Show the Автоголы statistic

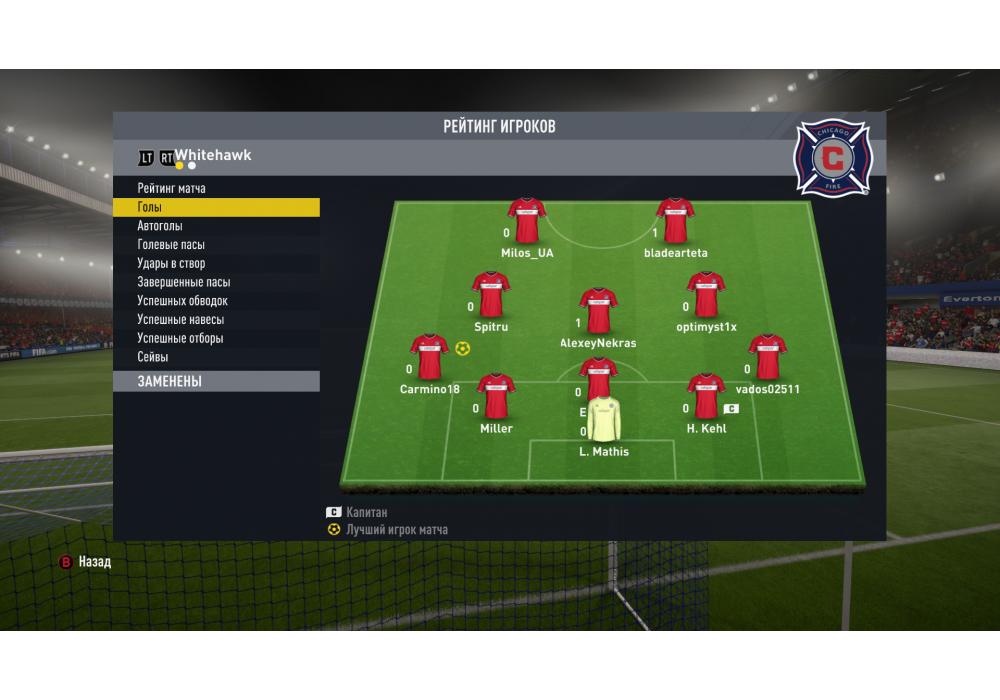160,226
